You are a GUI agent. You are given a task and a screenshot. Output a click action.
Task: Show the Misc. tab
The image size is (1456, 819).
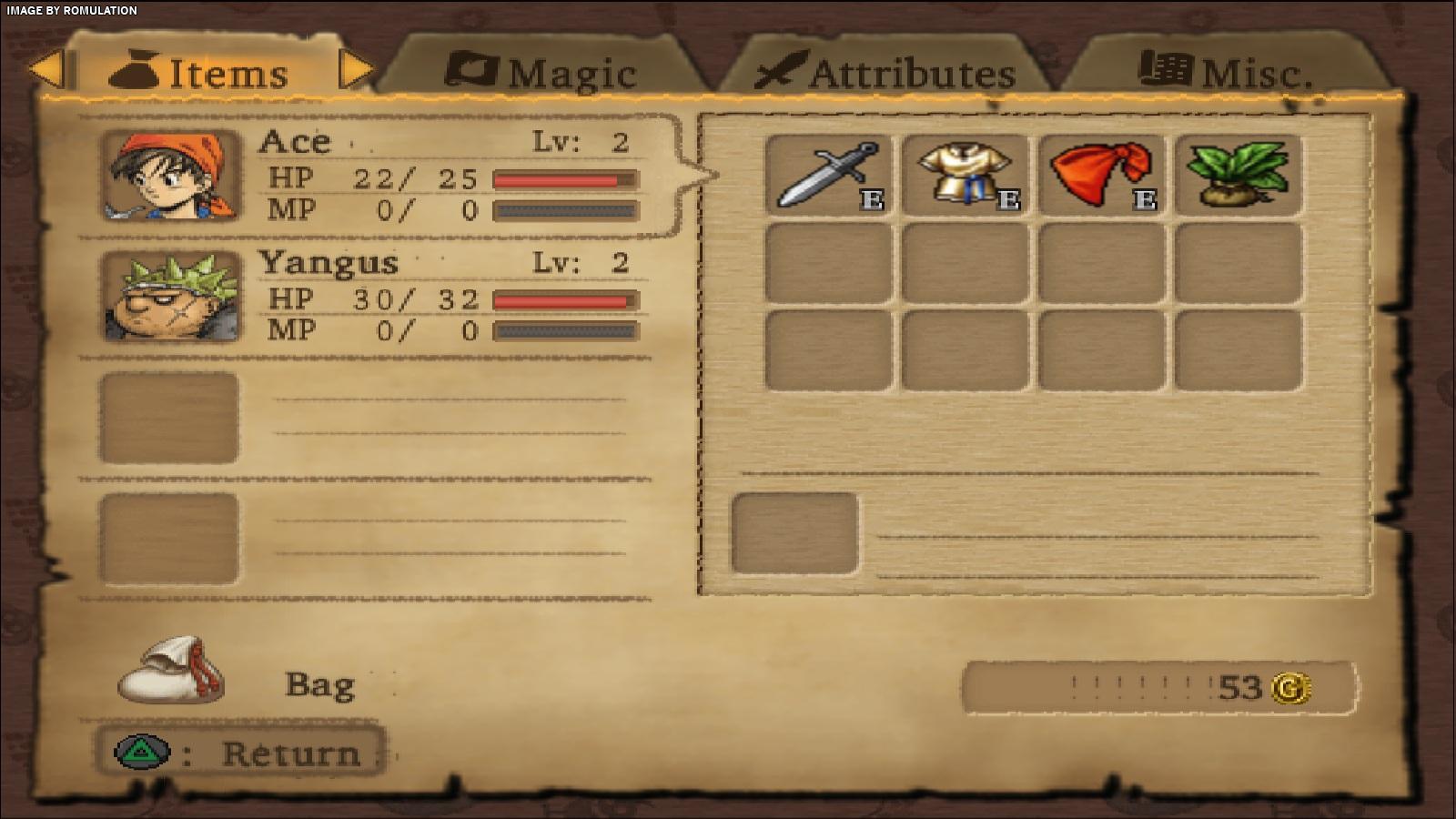(1226, 71)
